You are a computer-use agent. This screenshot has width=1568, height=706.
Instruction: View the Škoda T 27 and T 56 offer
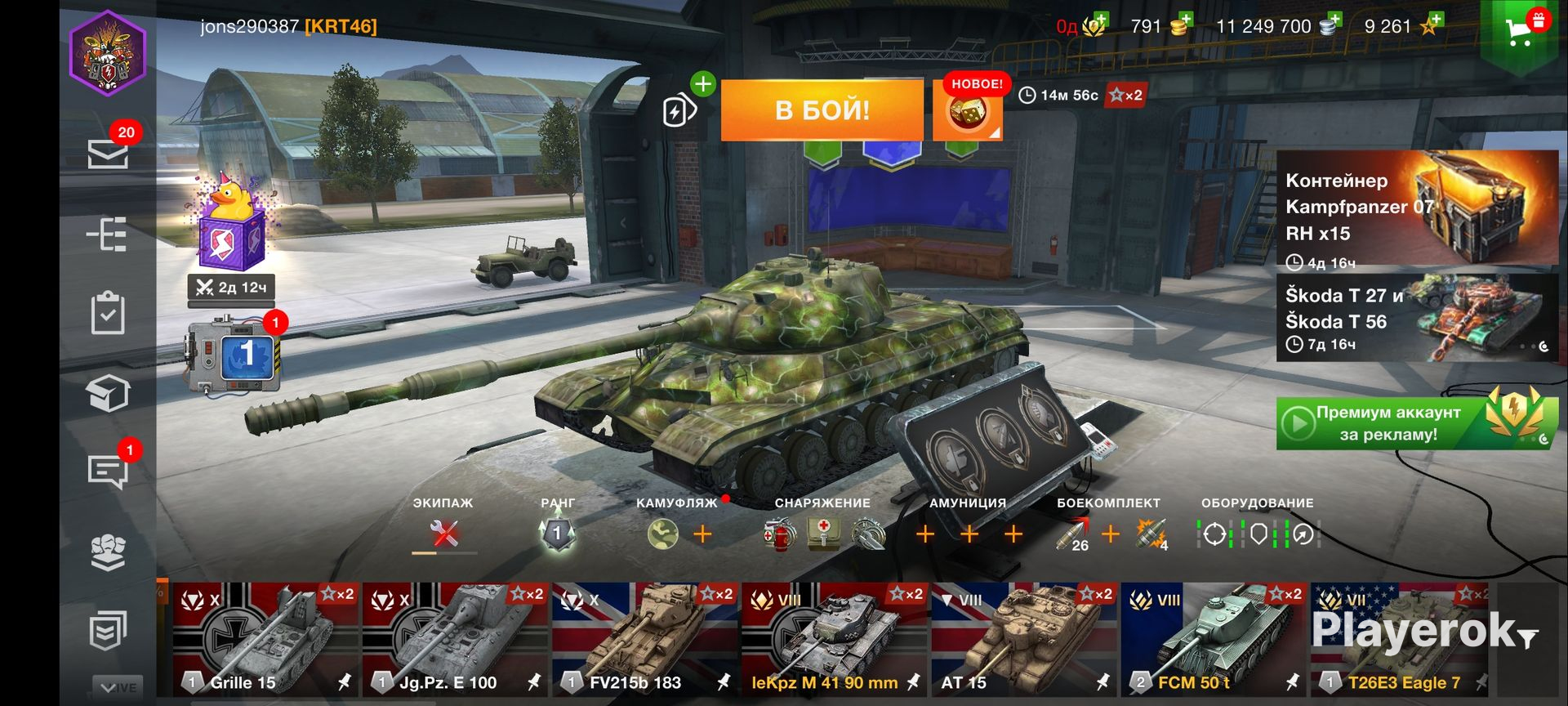tap(1417, 318)
